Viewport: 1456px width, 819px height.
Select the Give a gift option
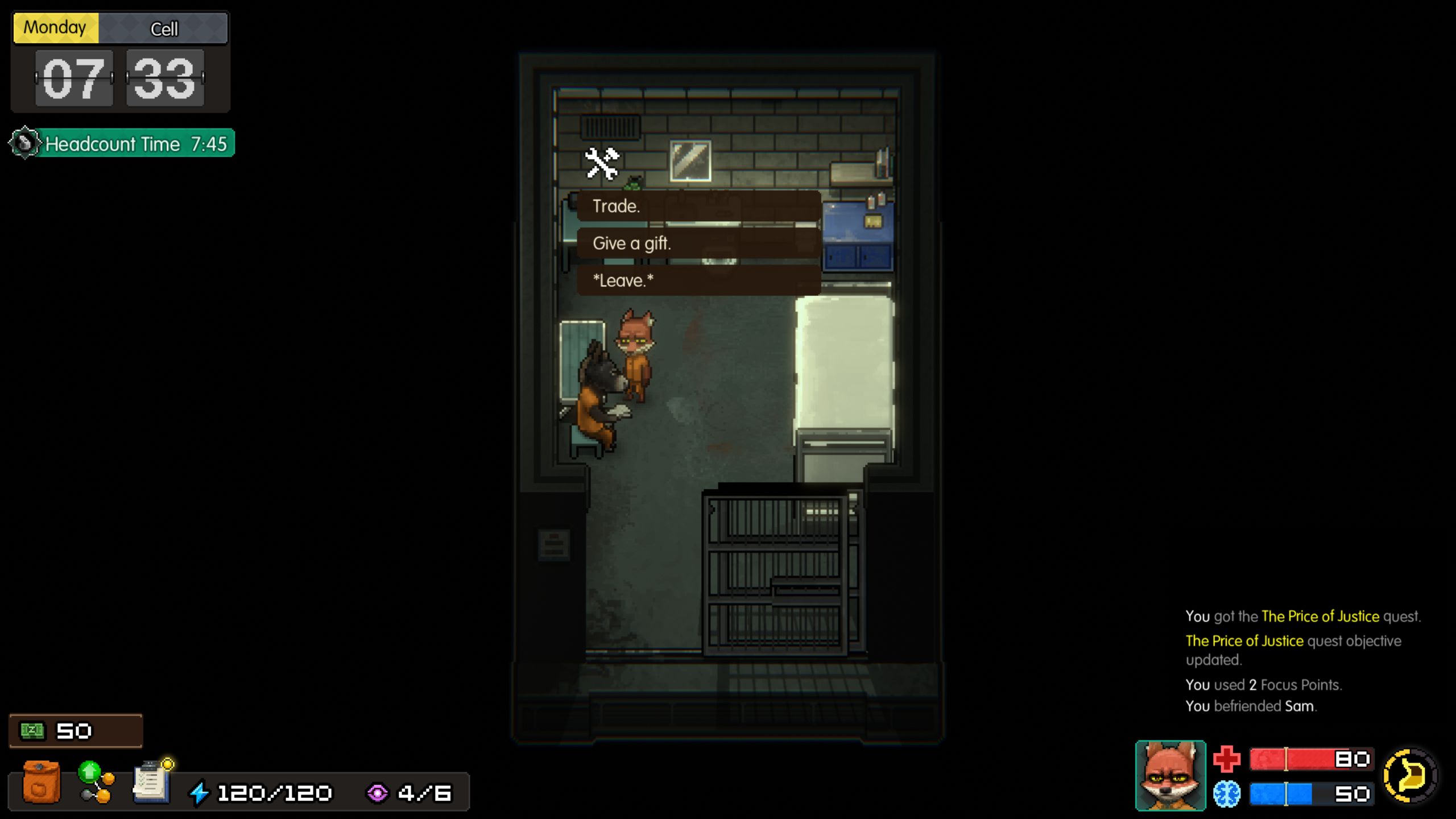698,243
